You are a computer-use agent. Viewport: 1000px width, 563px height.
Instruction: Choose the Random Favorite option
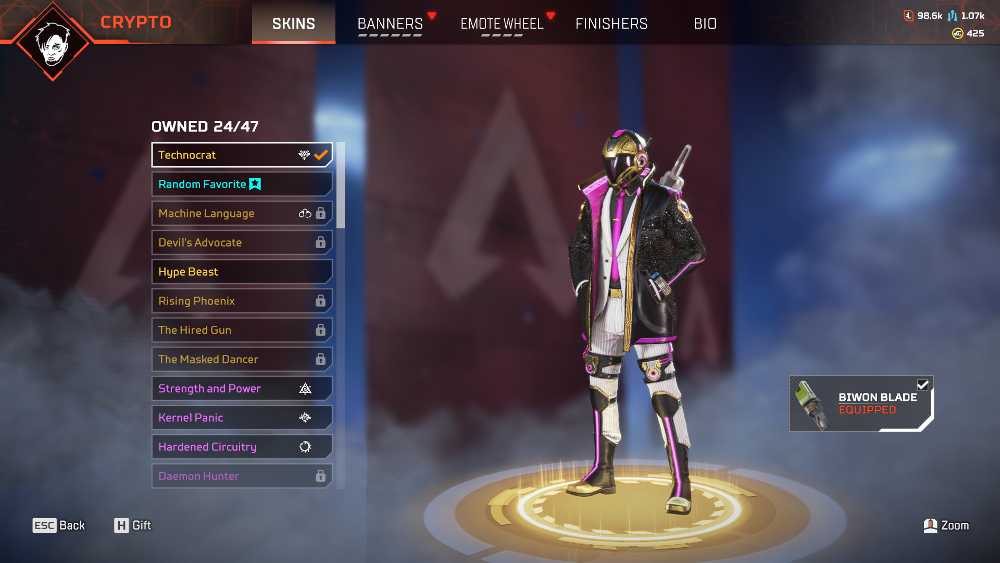tap(242, 184)
